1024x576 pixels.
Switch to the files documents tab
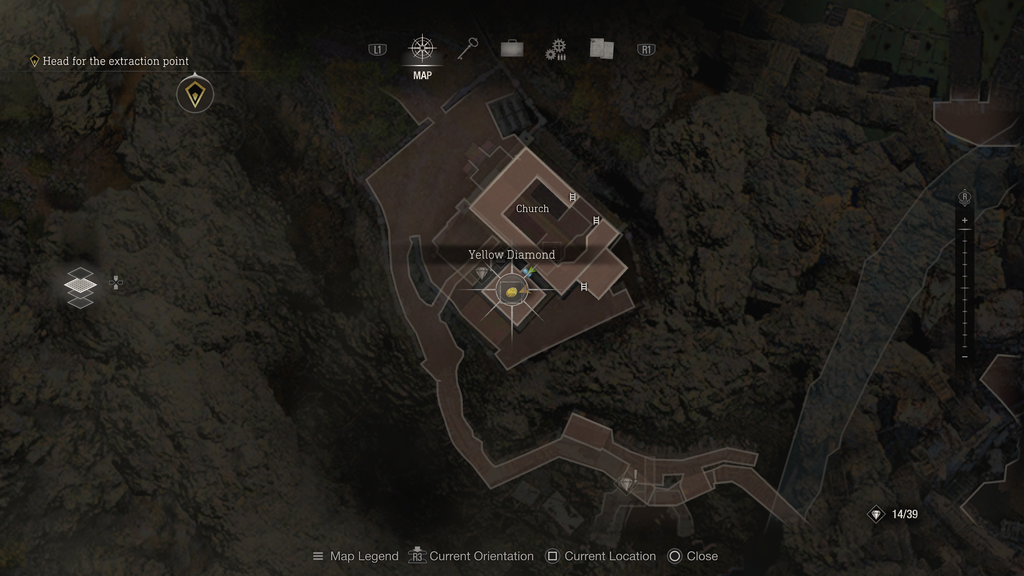pyautogui.click(x=601, y=49)
